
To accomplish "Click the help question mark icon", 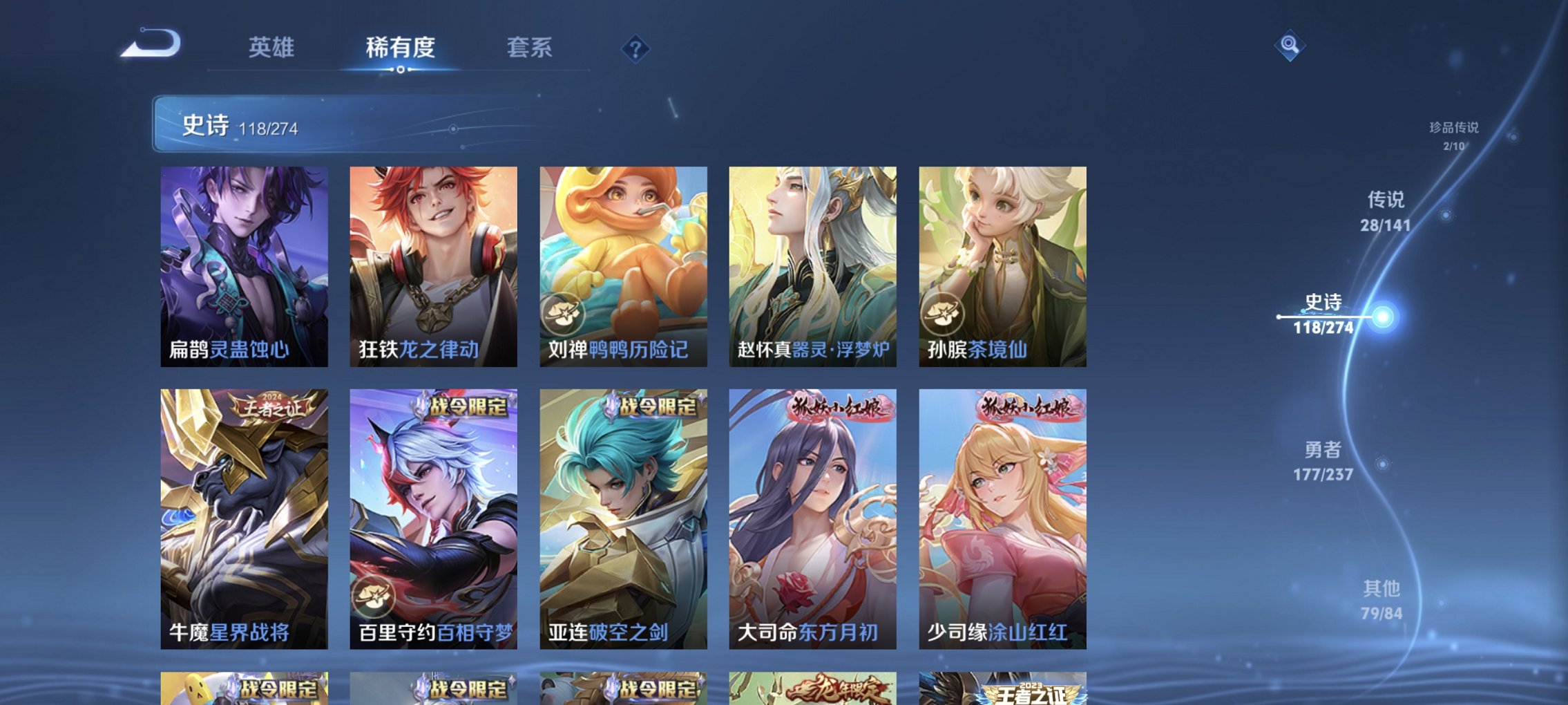I will coord(637,49).
